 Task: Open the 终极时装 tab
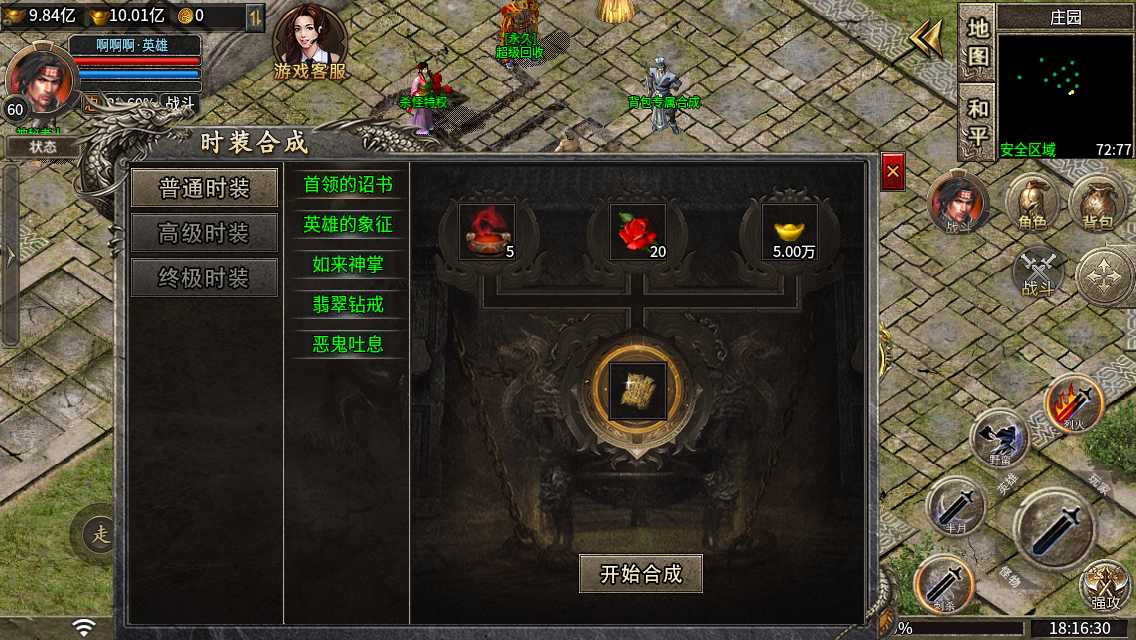[204, 278]
